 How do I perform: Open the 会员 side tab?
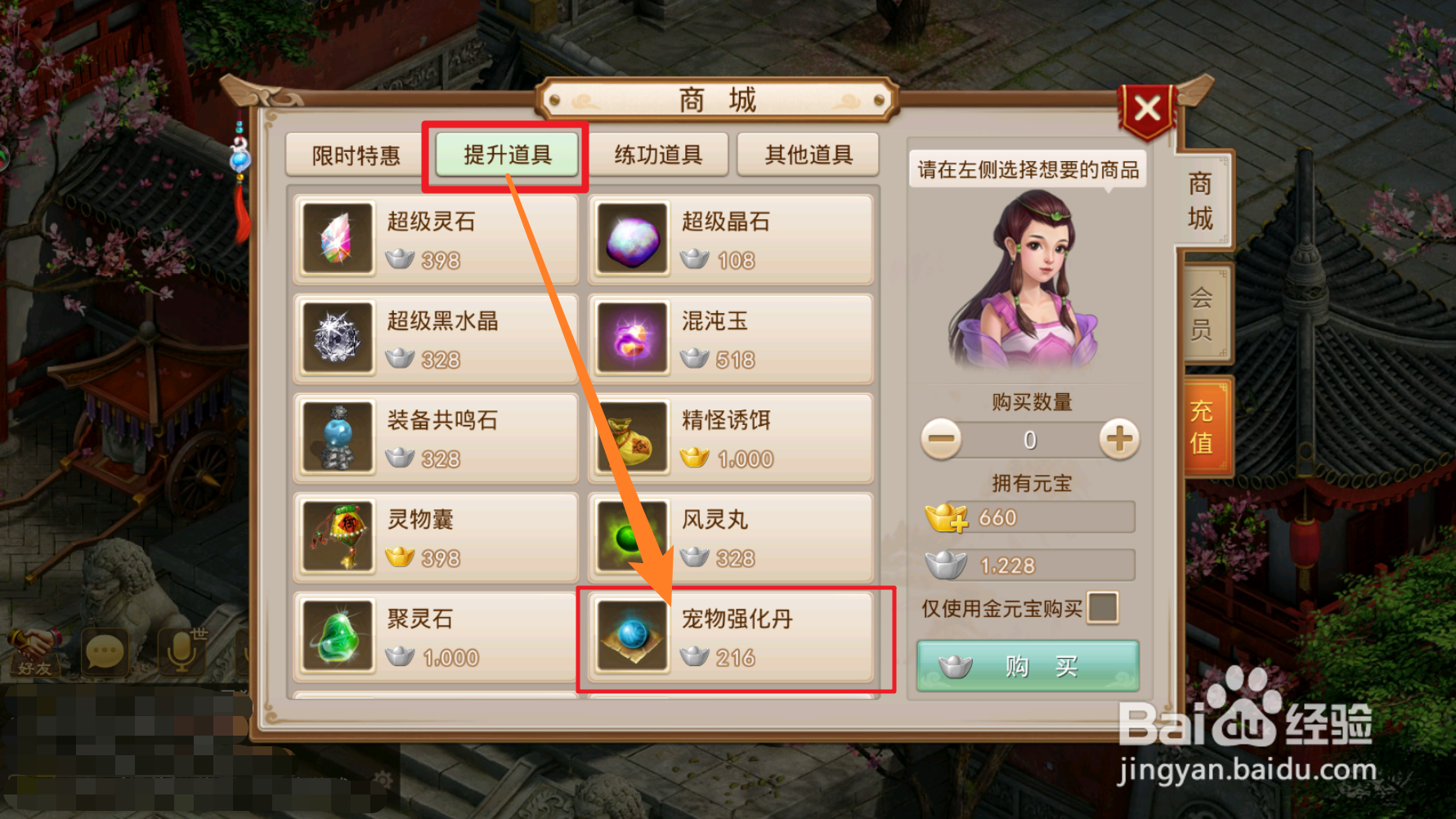tap(1202, 311)
